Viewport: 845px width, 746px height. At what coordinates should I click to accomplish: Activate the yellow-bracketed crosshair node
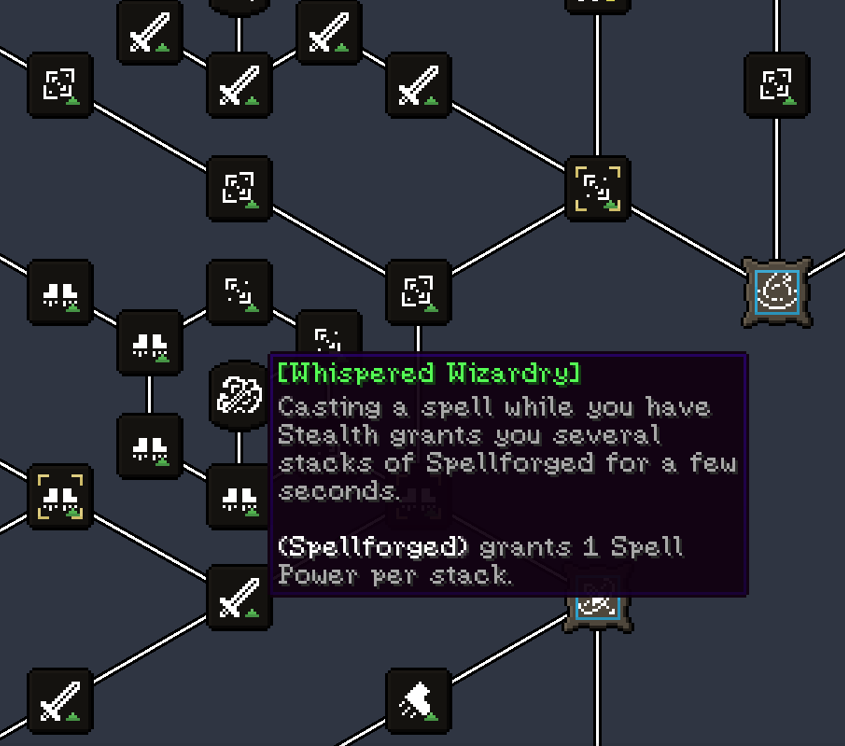click(598, 189)
